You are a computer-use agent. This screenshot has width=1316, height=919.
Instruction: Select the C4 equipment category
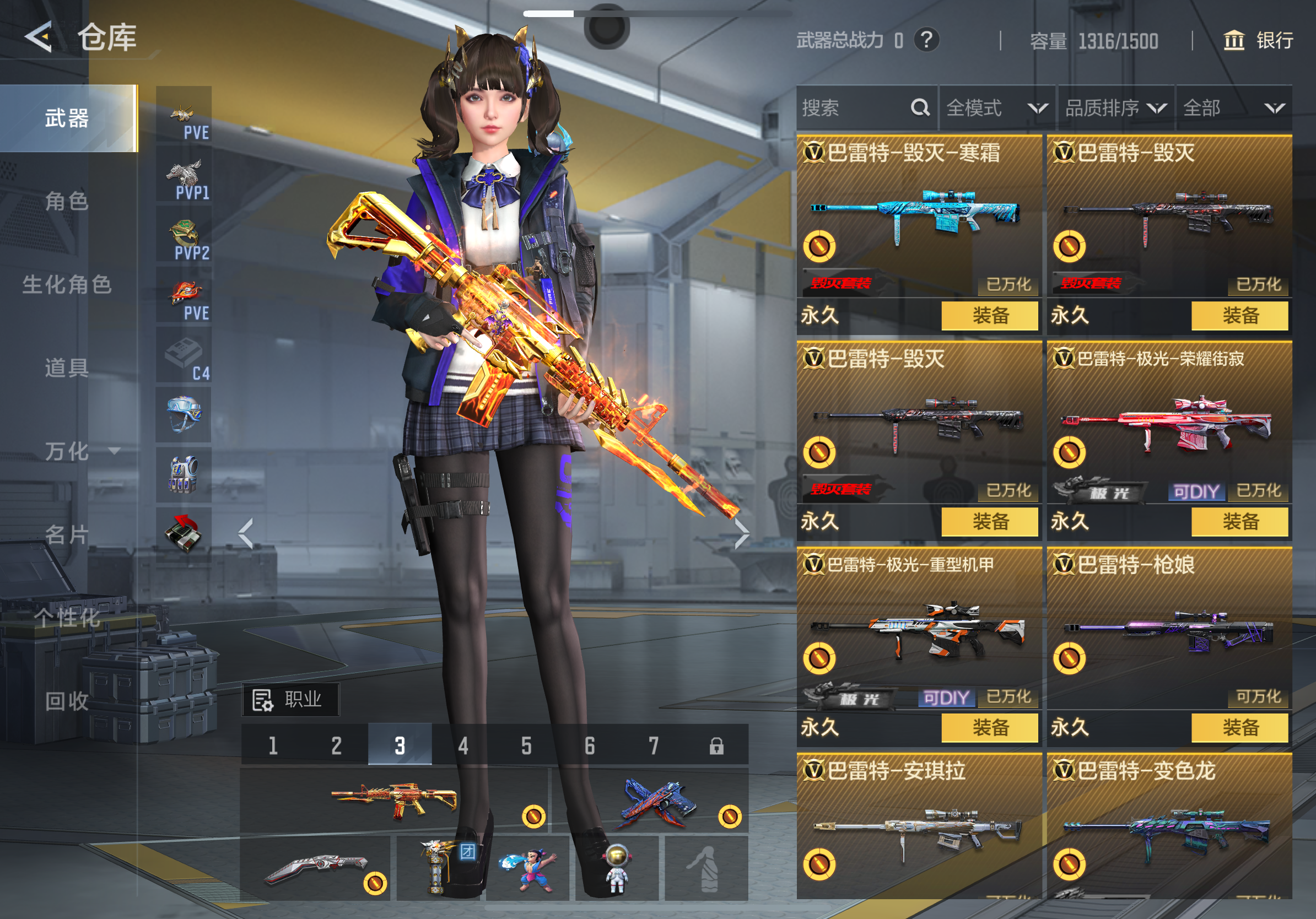click(x=184, y=355)
